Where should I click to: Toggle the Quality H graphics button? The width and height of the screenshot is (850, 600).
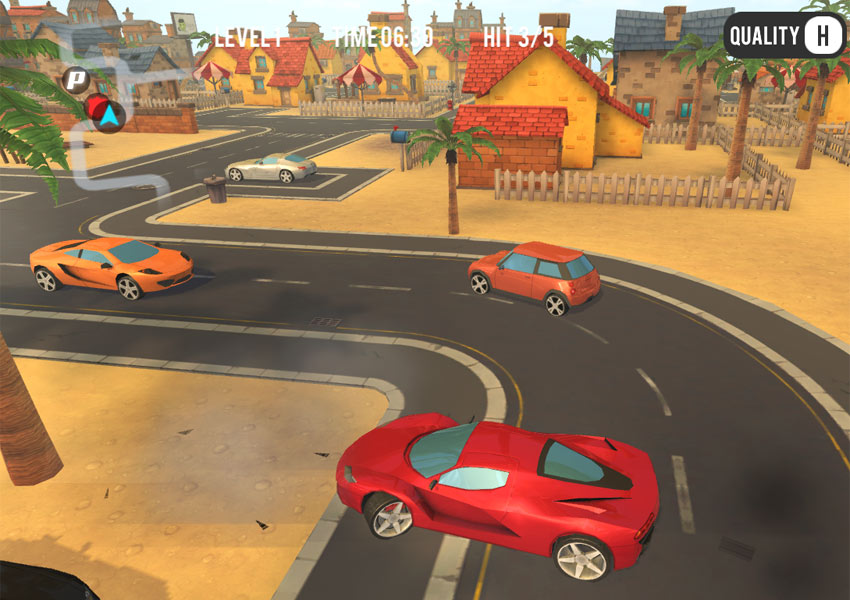tap(785, 37)
